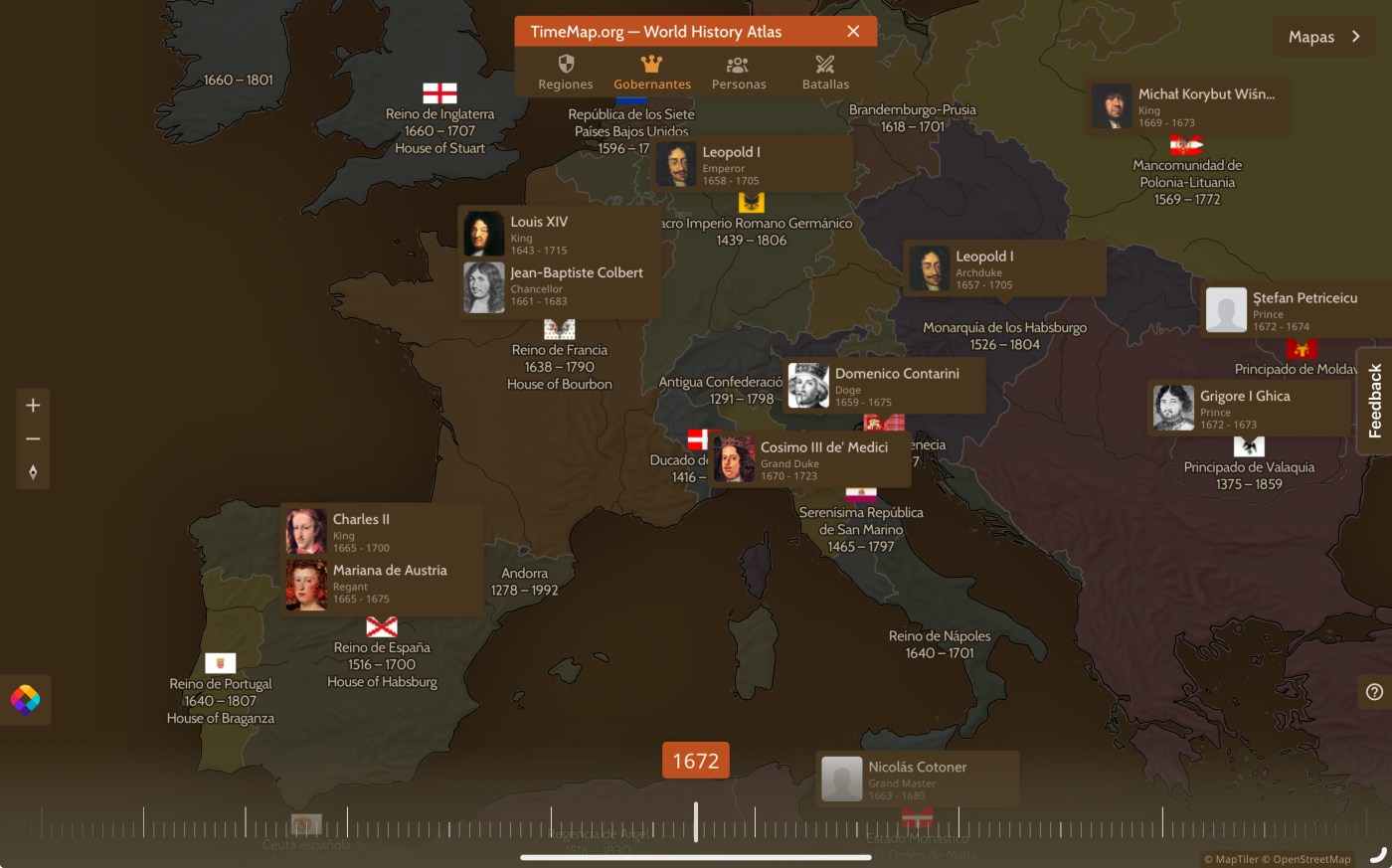Zoom out of the map
This screenshot has height=868, width=1392.
click(33, 438)
